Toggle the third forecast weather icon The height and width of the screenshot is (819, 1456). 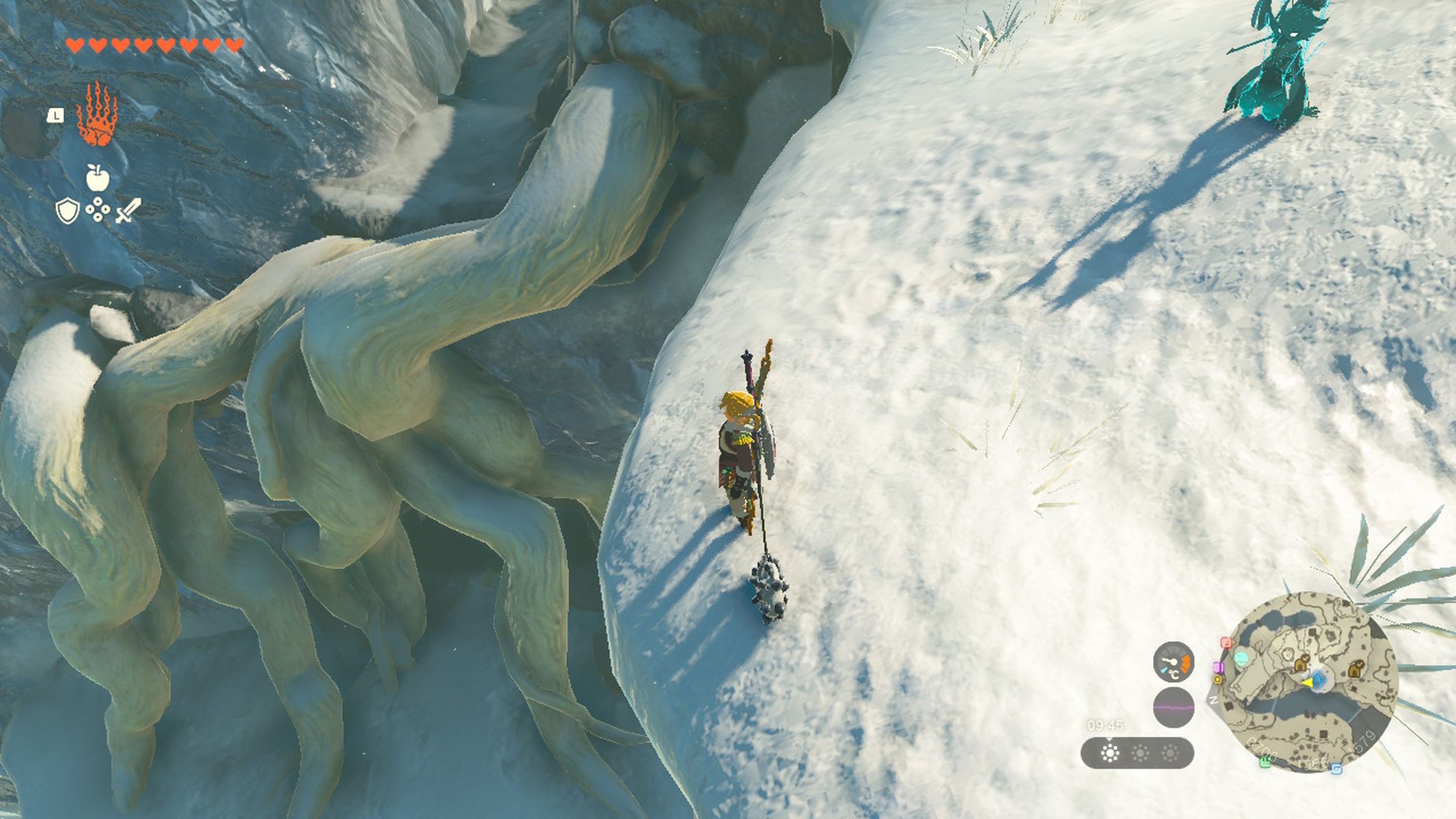1170,752
